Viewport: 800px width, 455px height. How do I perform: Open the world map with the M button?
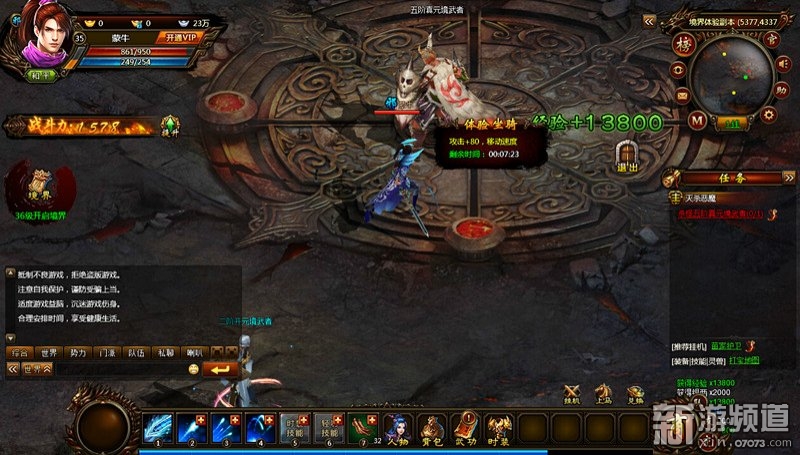(698, 120)
